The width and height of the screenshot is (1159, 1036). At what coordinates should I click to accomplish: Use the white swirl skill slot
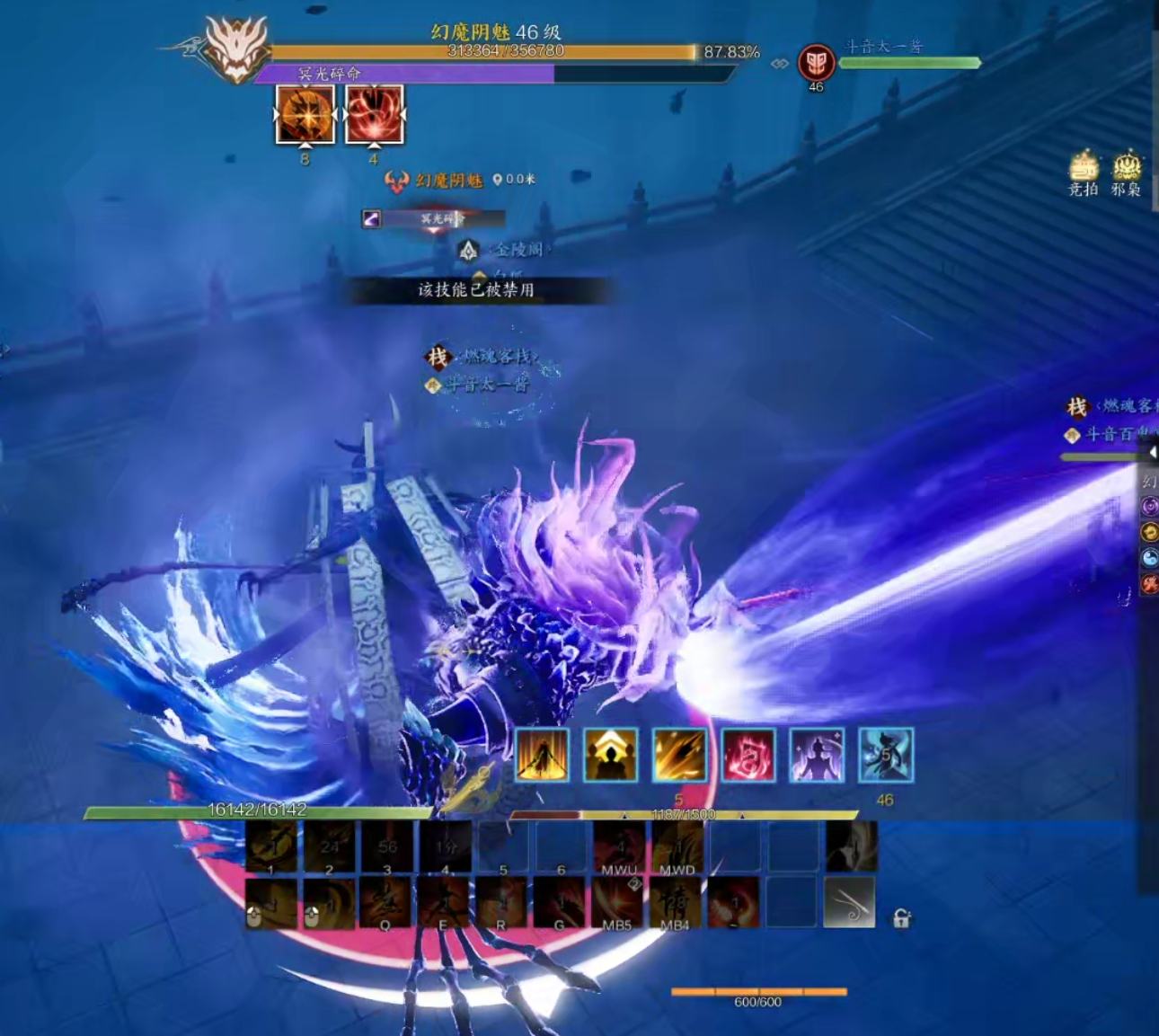(x=849, y=902)
